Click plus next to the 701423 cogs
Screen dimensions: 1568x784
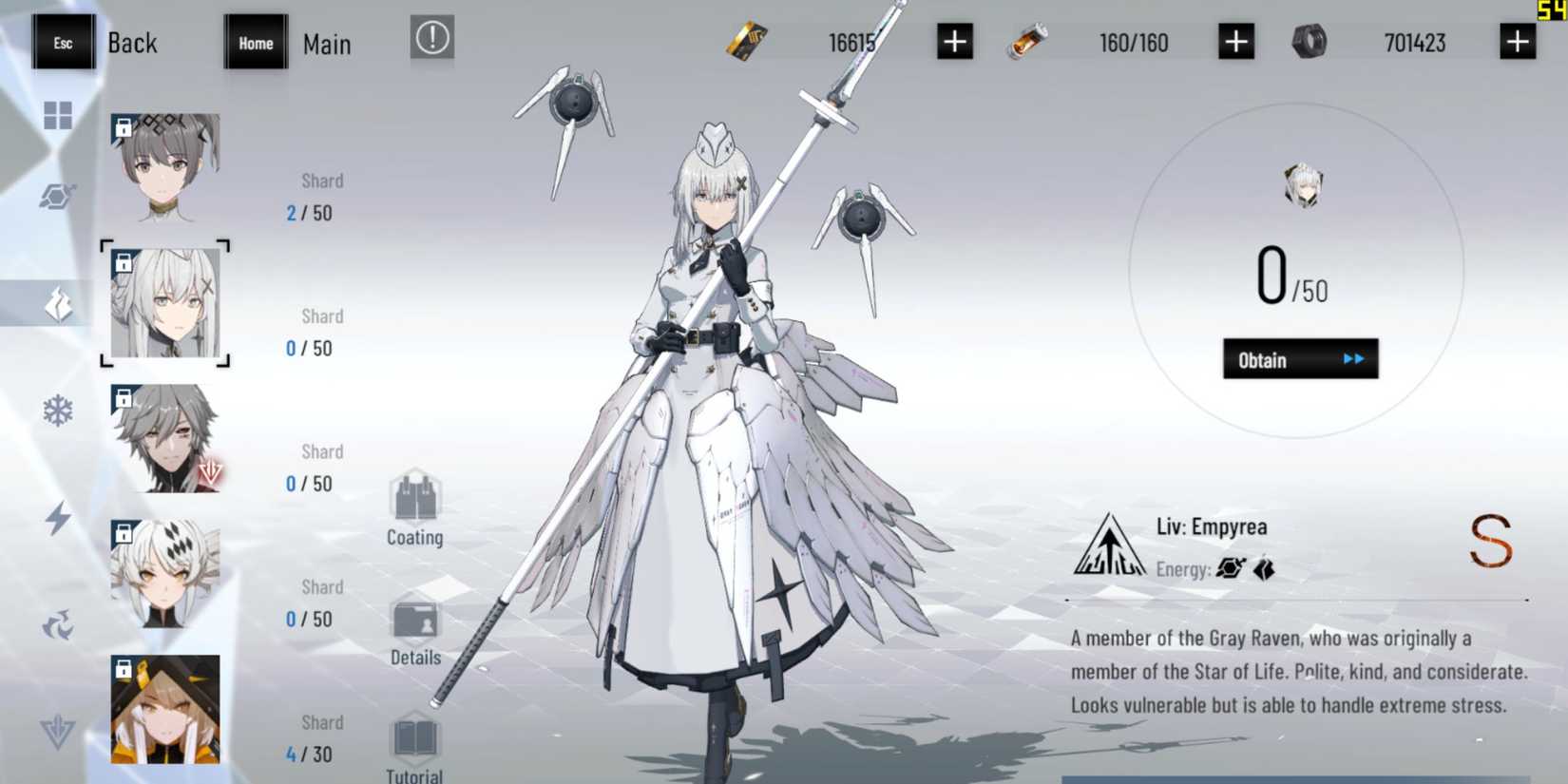coord(1520,42)
